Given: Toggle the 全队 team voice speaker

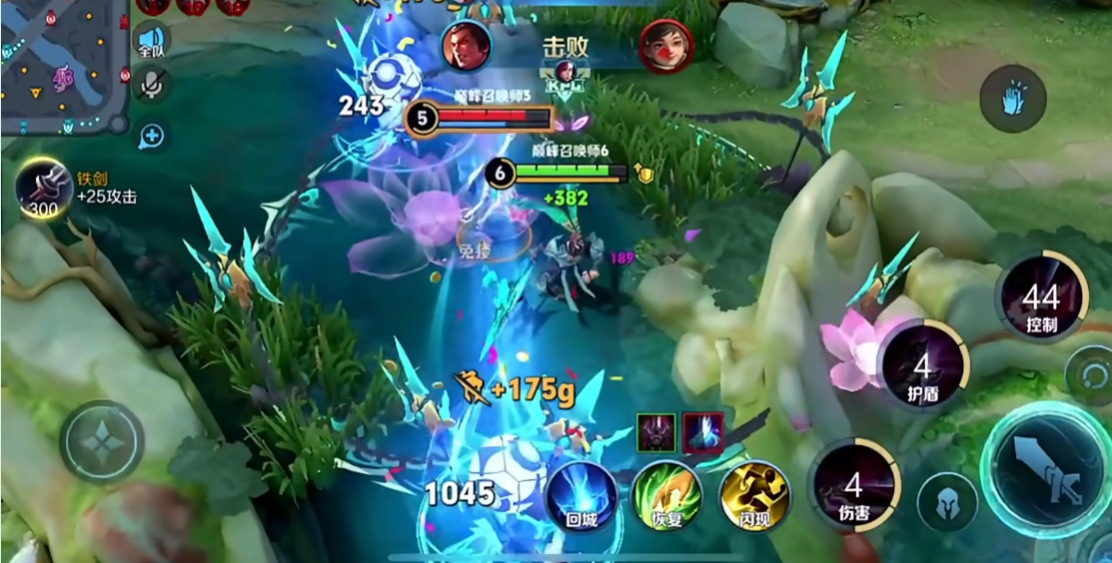Looking at the screenshot, I should click(151, 41).
